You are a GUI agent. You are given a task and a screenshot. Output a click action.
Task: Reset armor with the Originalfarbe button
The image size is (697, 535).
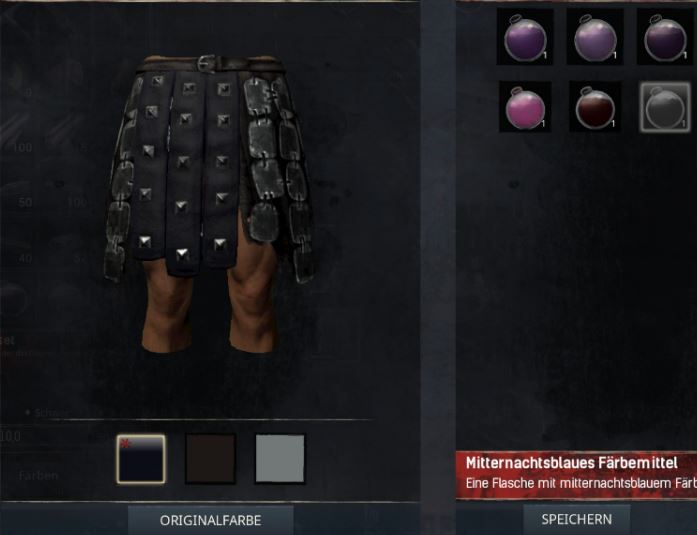pos(209,520)
